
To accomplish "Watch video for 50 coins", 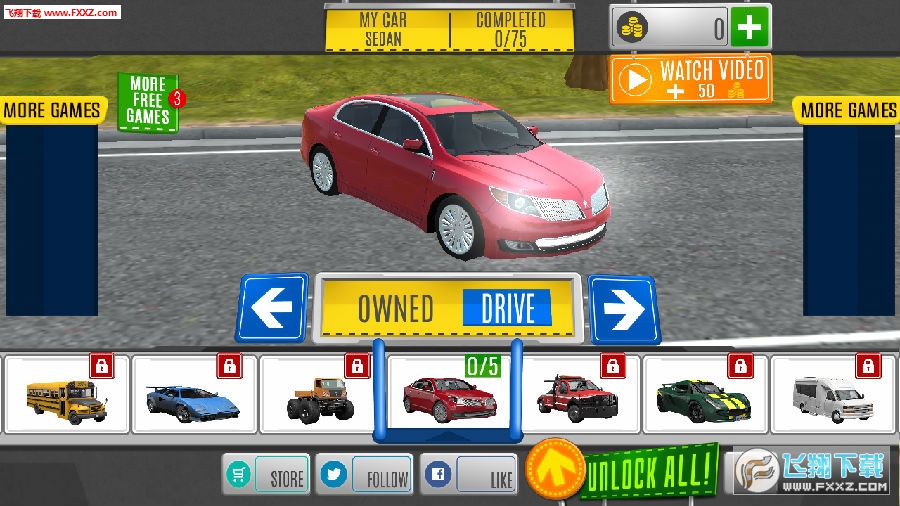I will [691, 79].
